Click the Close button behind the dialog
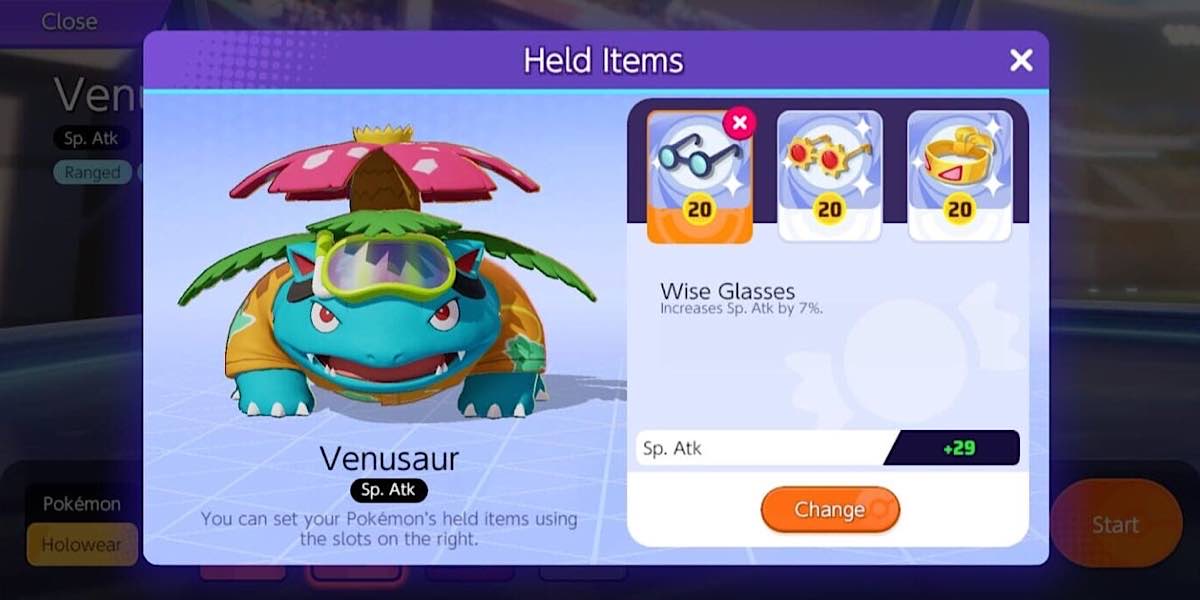Screen dimensions: 1200x600 pyautogui.click(x=69, y=21)
